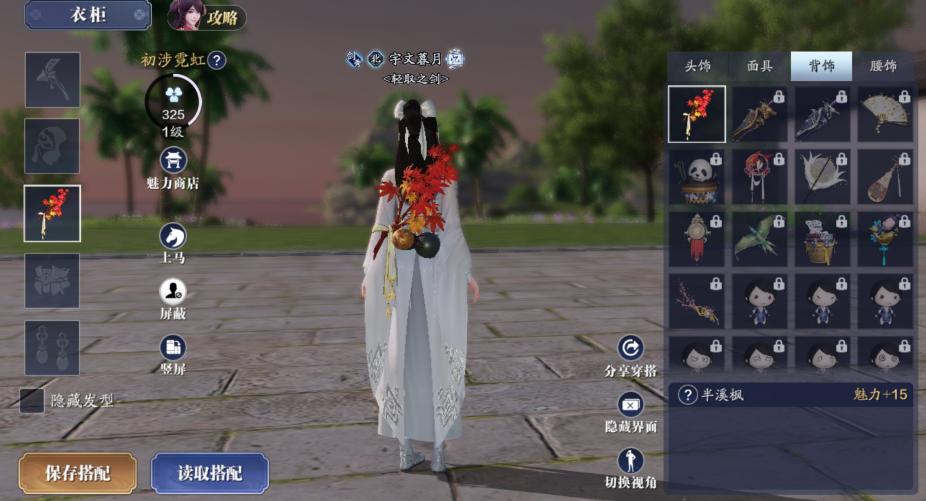This screenshot has width=926, height=501.
Task: Choose the locked panda back ornament
Action: tap(697, 177)
